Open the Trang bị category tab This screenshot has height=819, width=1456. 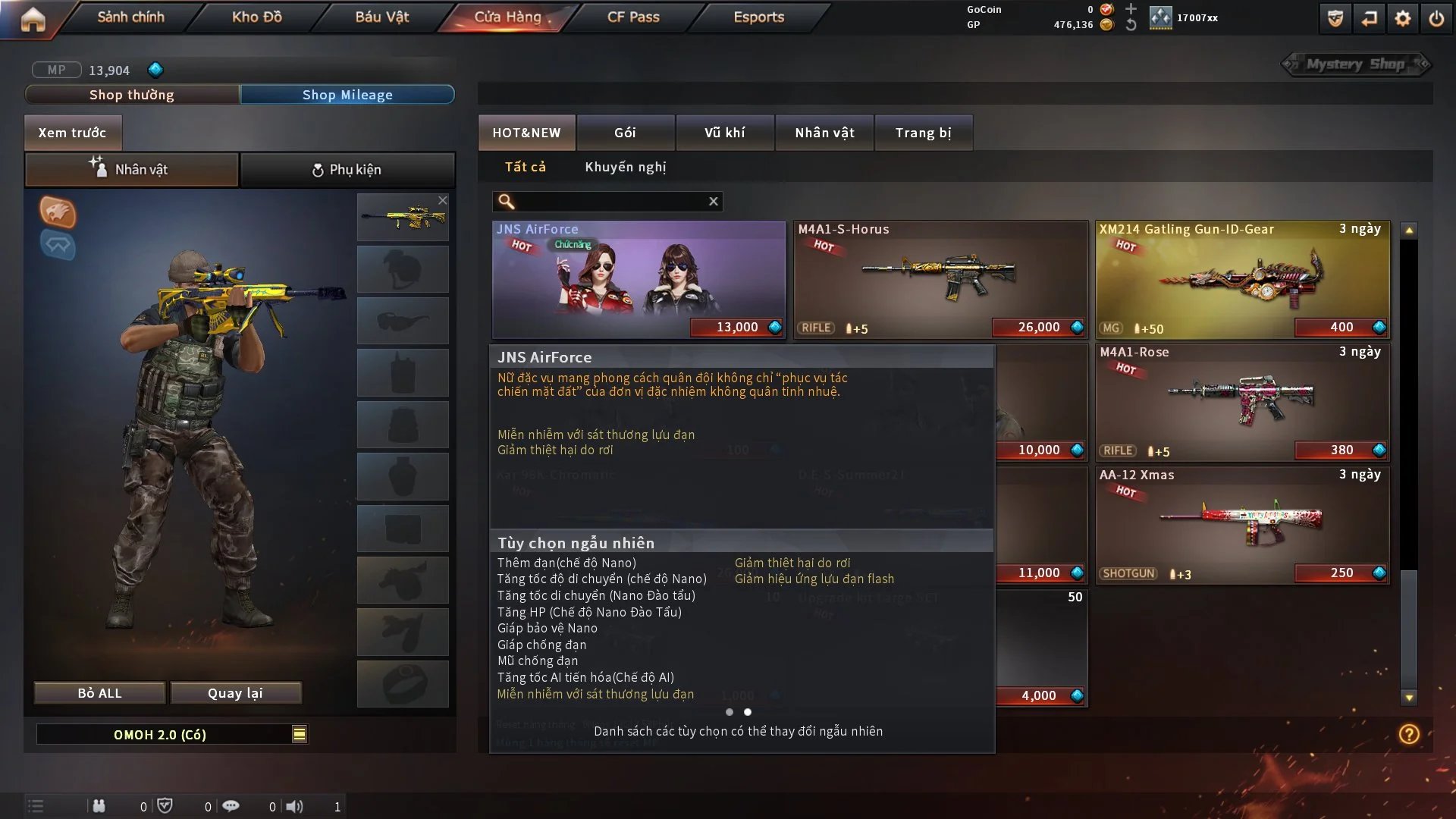point(923,133)
